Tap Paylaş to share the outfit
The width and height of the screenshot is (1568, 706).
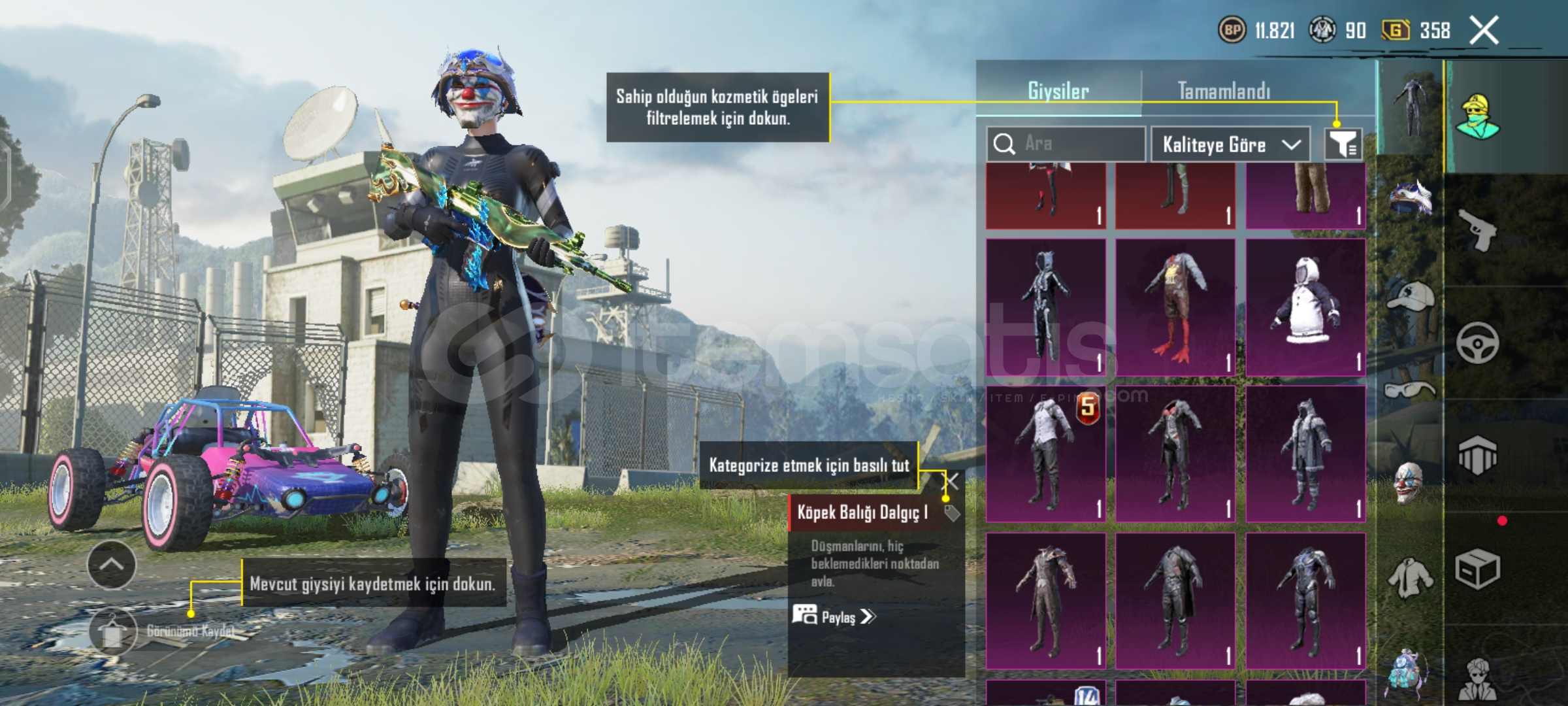(x=834, y=616)
